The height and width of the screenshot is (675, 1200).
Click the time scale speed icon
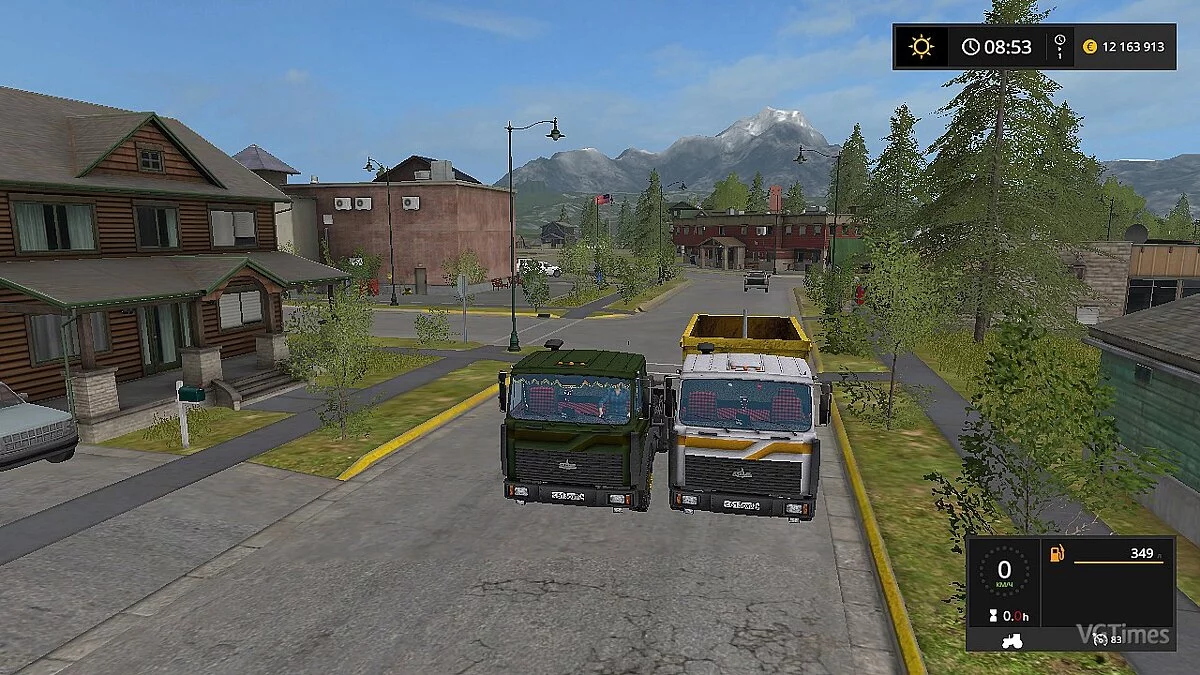point(1060,46)
